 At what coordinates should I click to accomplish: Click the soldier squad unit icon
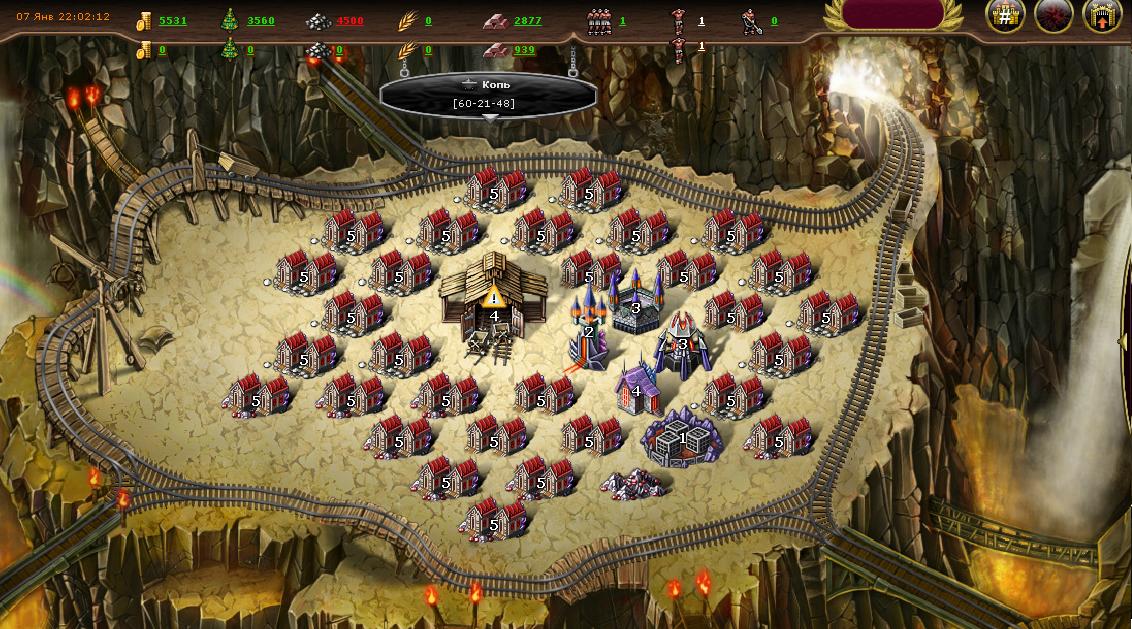click(600, 21)
